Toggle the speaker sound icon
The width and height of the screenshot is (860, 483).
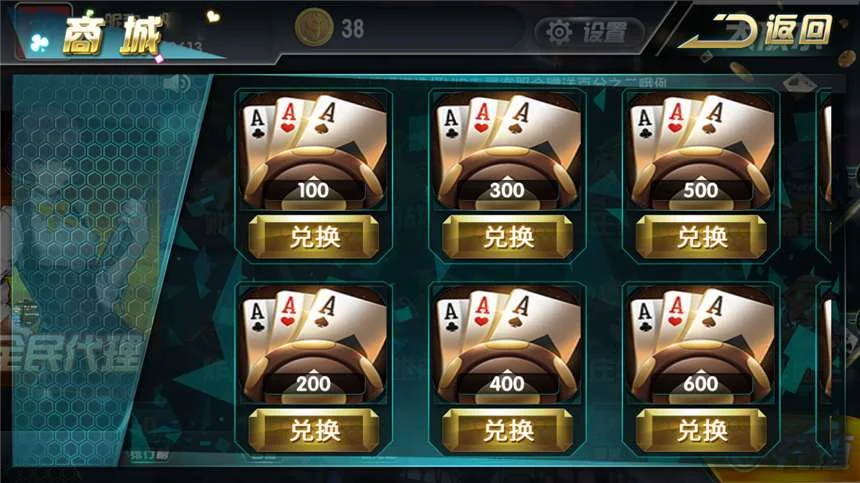click(x=176, y=83)
